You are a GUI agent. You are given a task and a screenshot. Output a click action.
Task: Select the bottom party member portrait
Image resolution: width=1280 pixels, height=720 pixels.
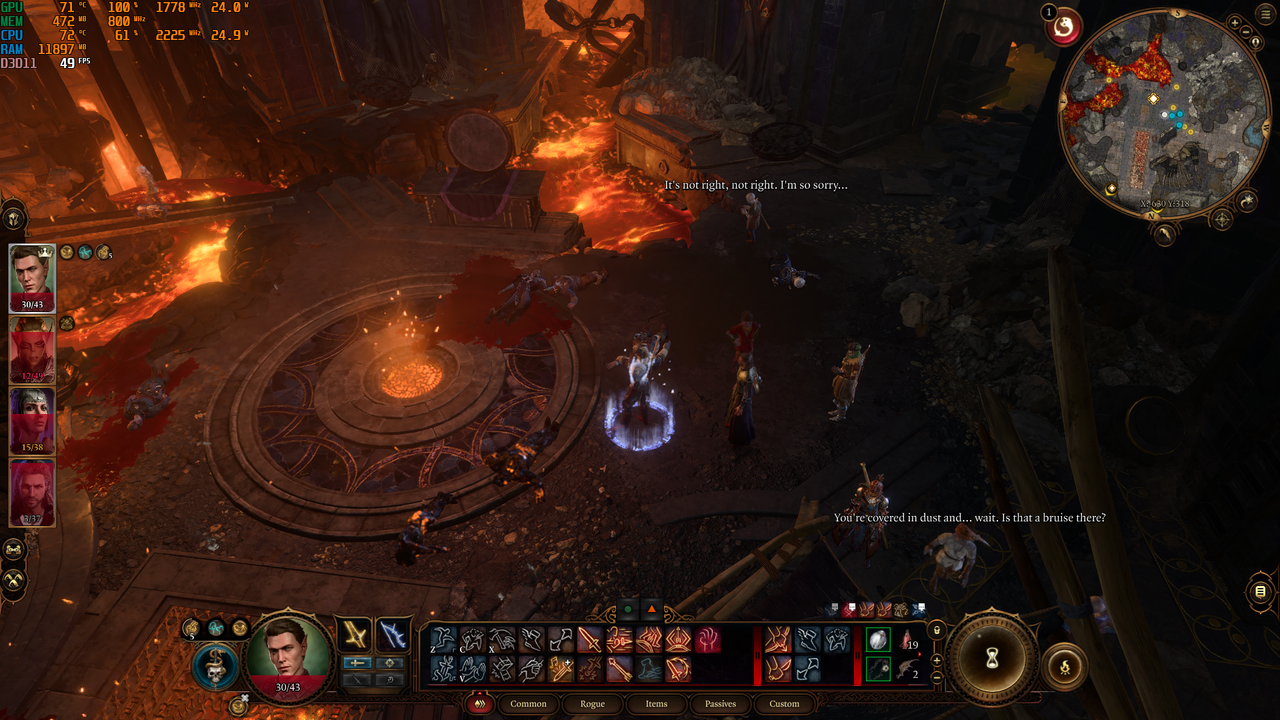click(x=32, y=492)
